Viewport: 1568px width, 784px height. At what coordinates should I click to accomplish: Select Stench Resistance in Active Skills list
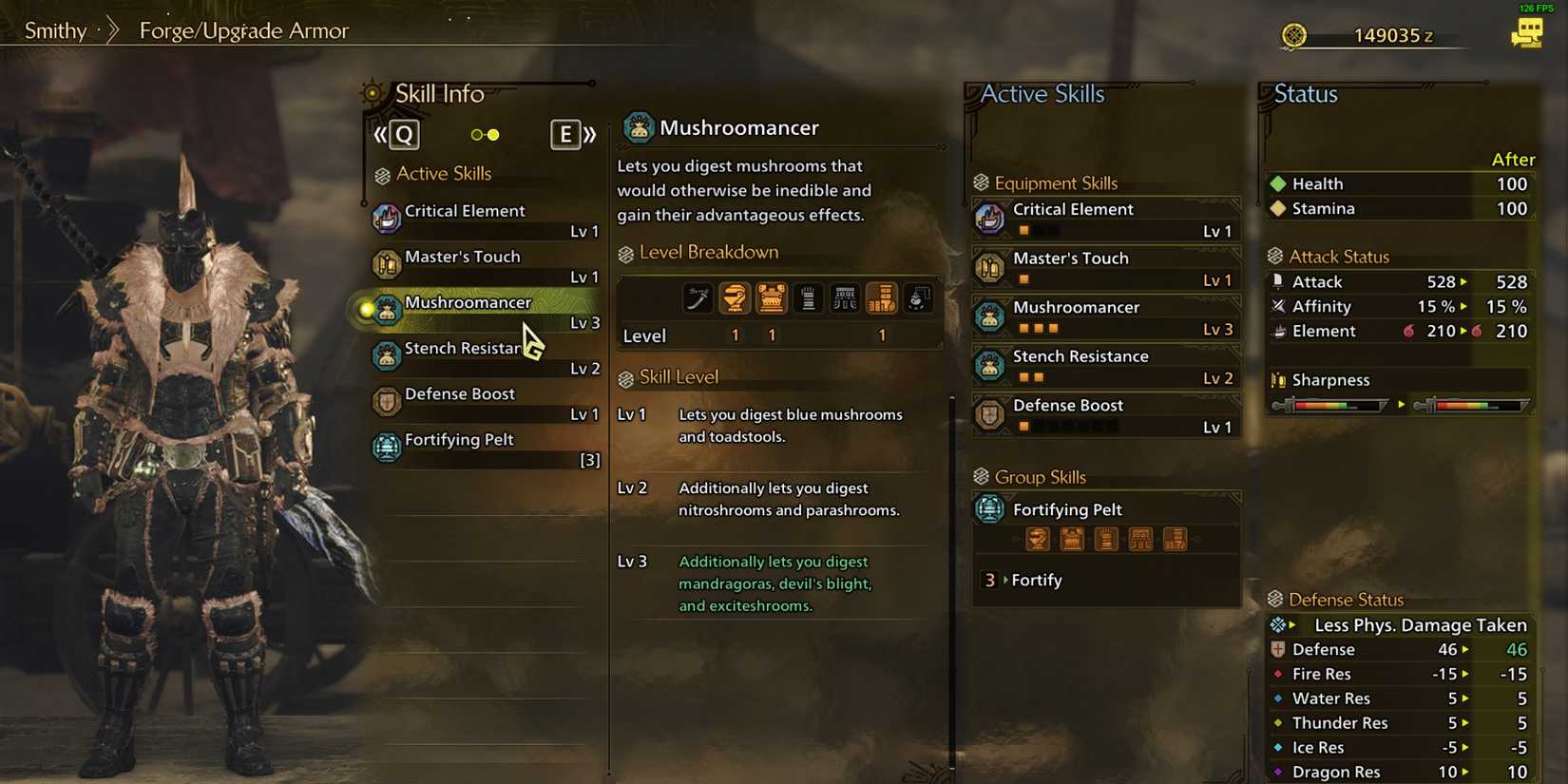tap(466, 349)
